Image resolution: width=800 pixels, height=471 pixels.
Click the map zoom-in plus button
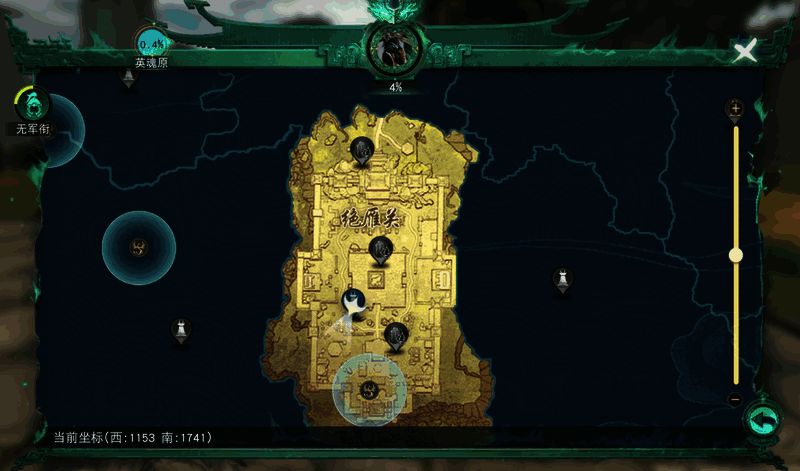coord(736,108)
